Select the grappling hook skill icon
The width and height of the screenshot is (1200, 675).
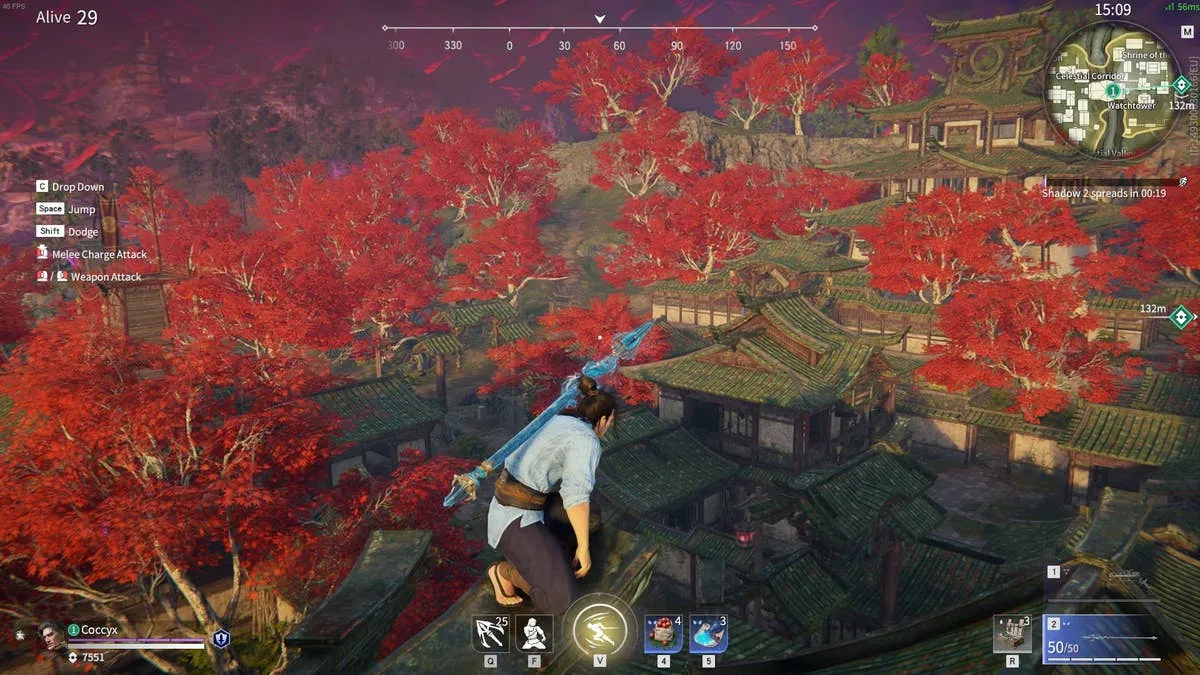pos(491,633)
